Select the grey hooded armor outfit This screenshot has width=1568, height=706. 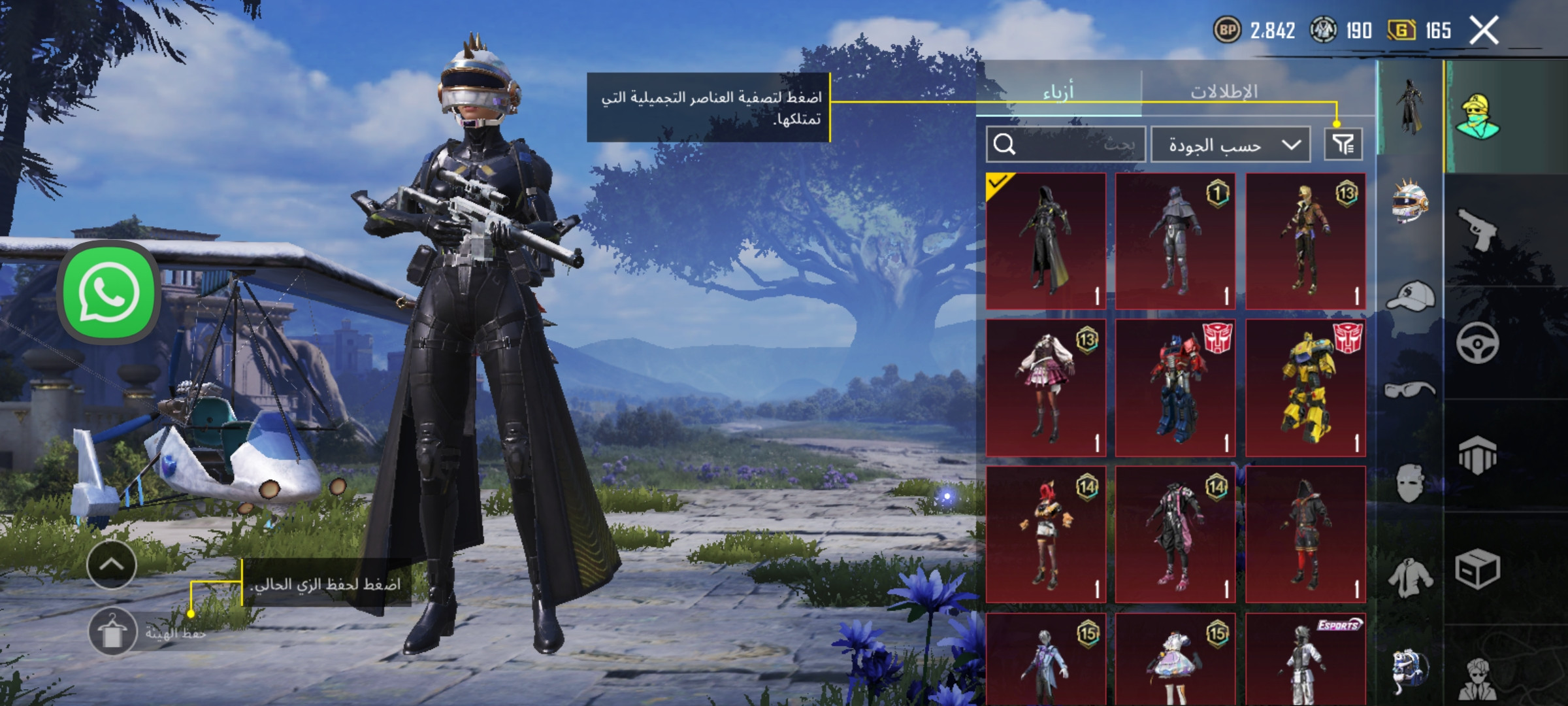(1175, 241)
